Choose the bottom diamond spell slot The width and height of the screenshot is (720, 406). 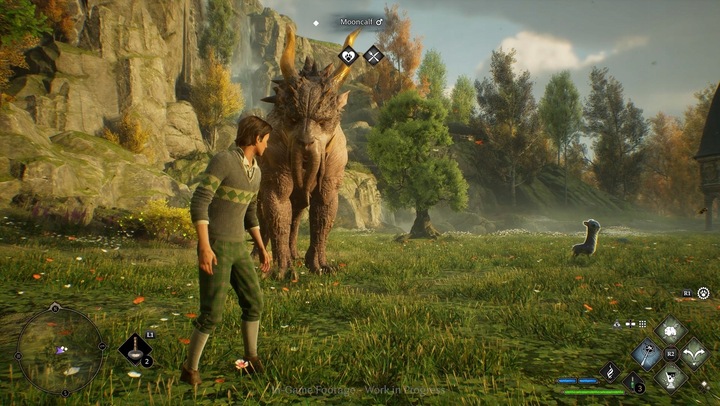coord(669,376)
